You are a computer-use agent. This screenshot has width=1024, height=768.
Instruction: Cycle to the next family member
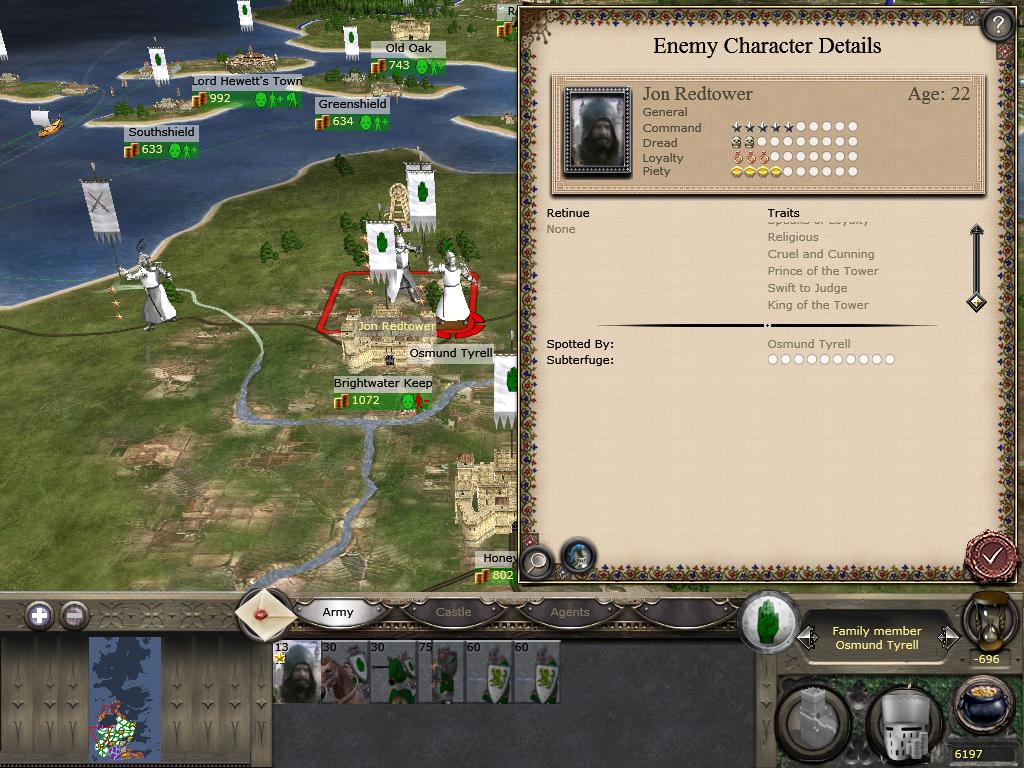pyautogui.click(x=944, y=637)
